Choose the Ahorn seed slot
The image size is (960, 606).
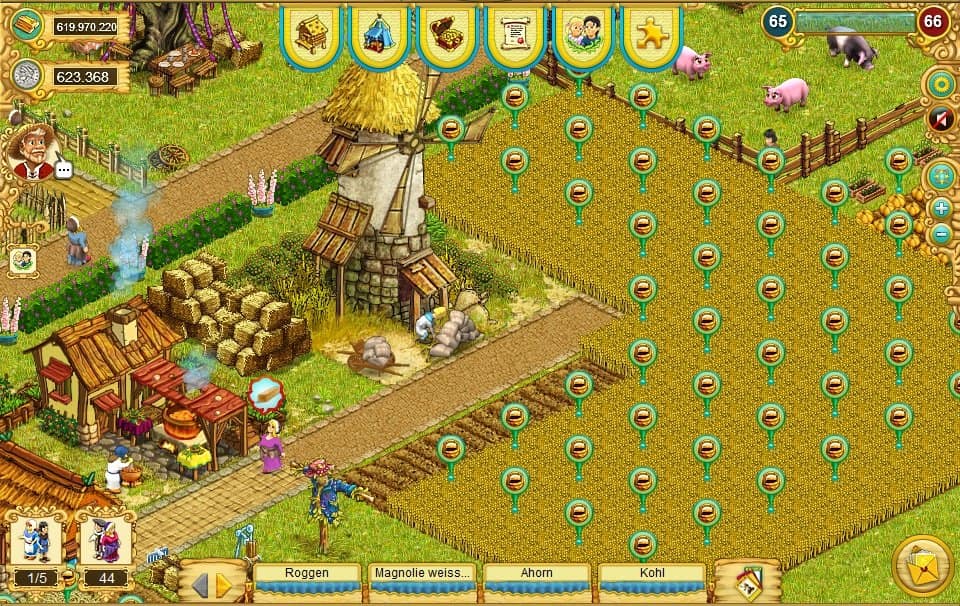click(537, 575)
